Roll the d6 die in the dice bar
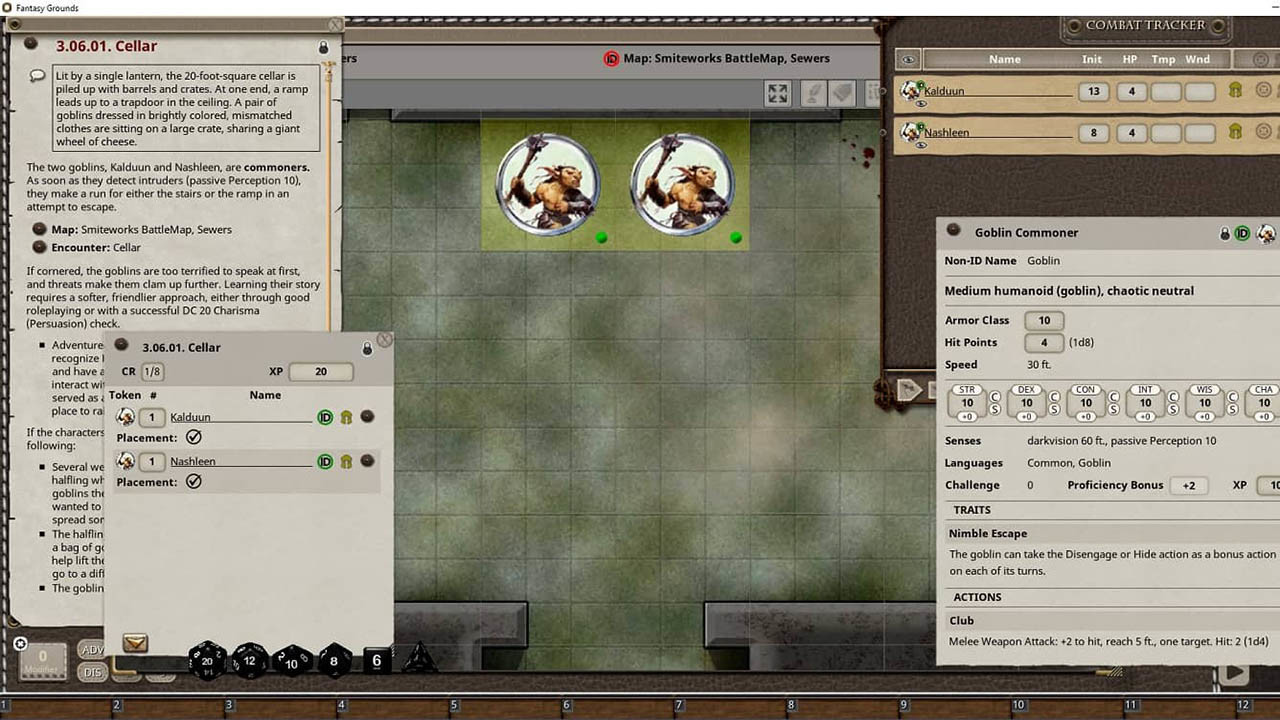This screenshot has width=1280, height=720. (x=376, y=660)
